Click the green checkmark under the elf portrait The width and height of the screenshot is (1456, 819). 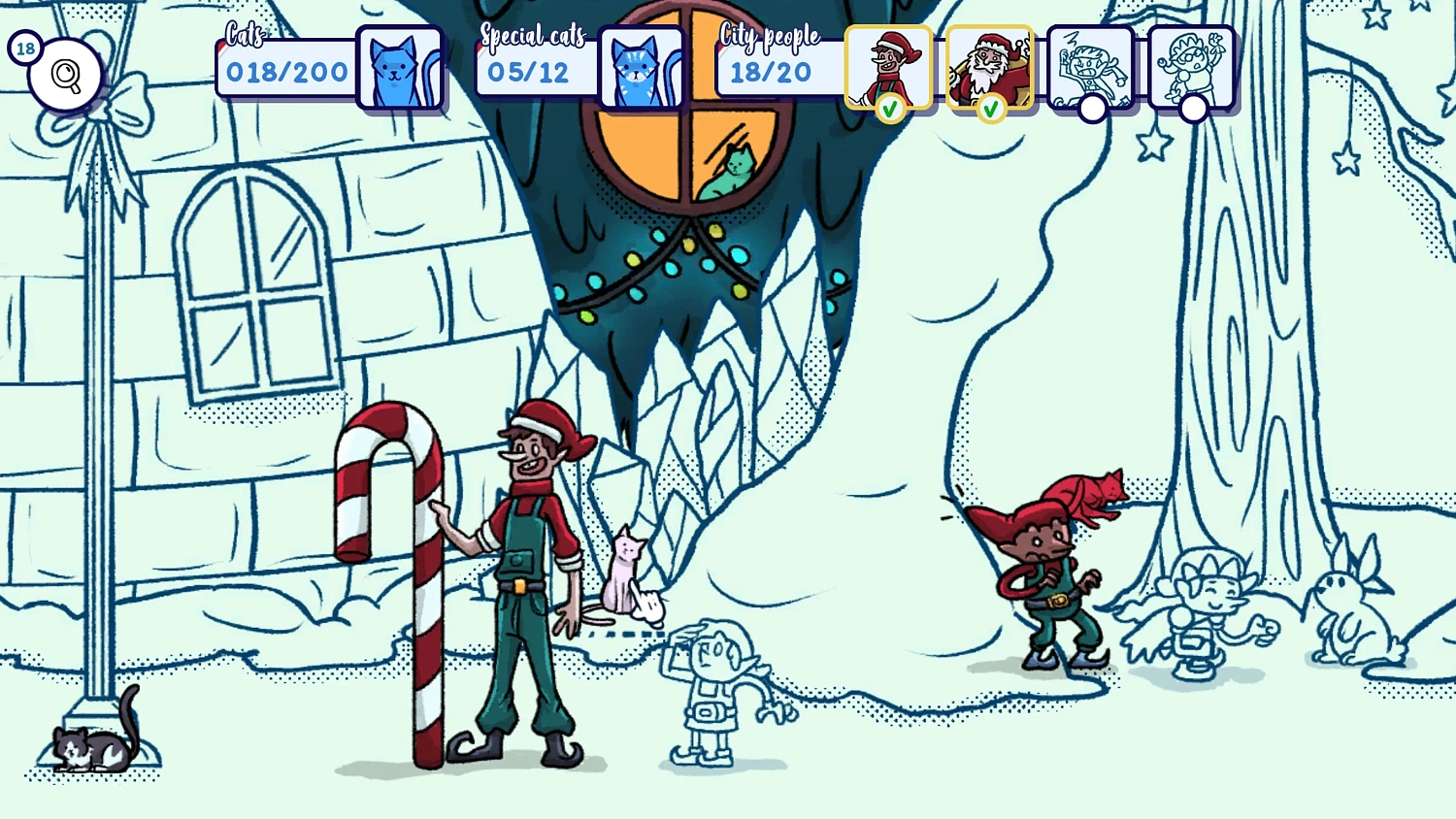pyautogui.click(x=891, y=110)
